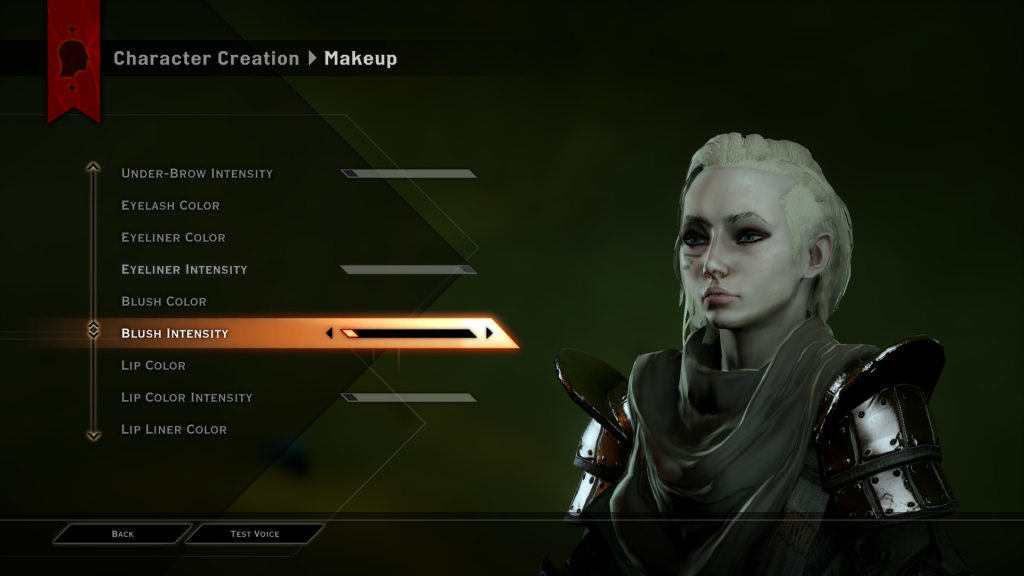
Task: Go back with the Back button
Action: click(x=122, y=534)
